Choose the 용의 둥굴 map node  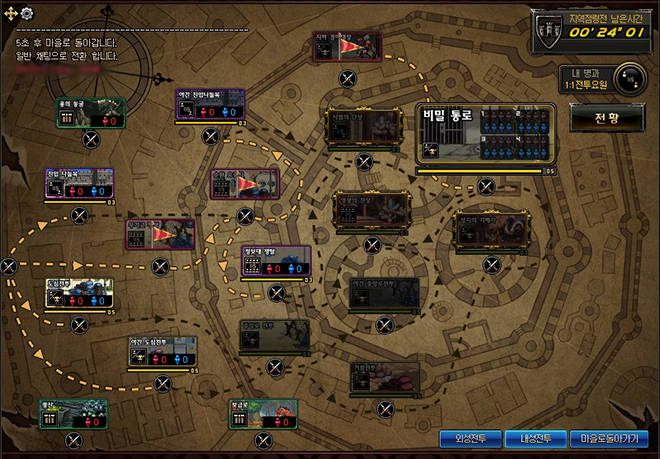90,114
